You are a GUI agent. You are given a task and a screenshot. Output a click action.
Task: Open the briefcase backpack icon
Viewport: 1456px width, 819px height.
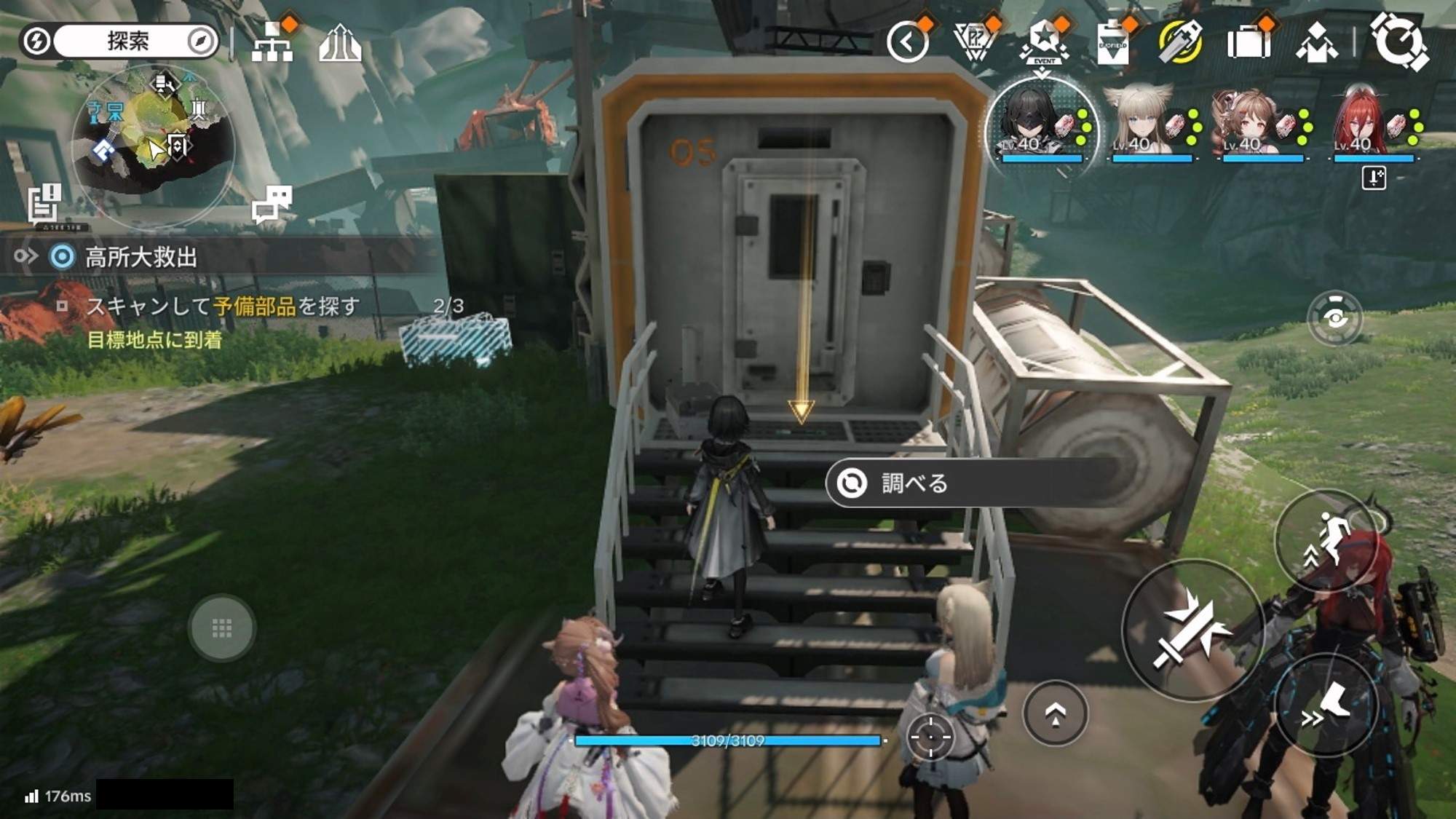(1248, 42)
